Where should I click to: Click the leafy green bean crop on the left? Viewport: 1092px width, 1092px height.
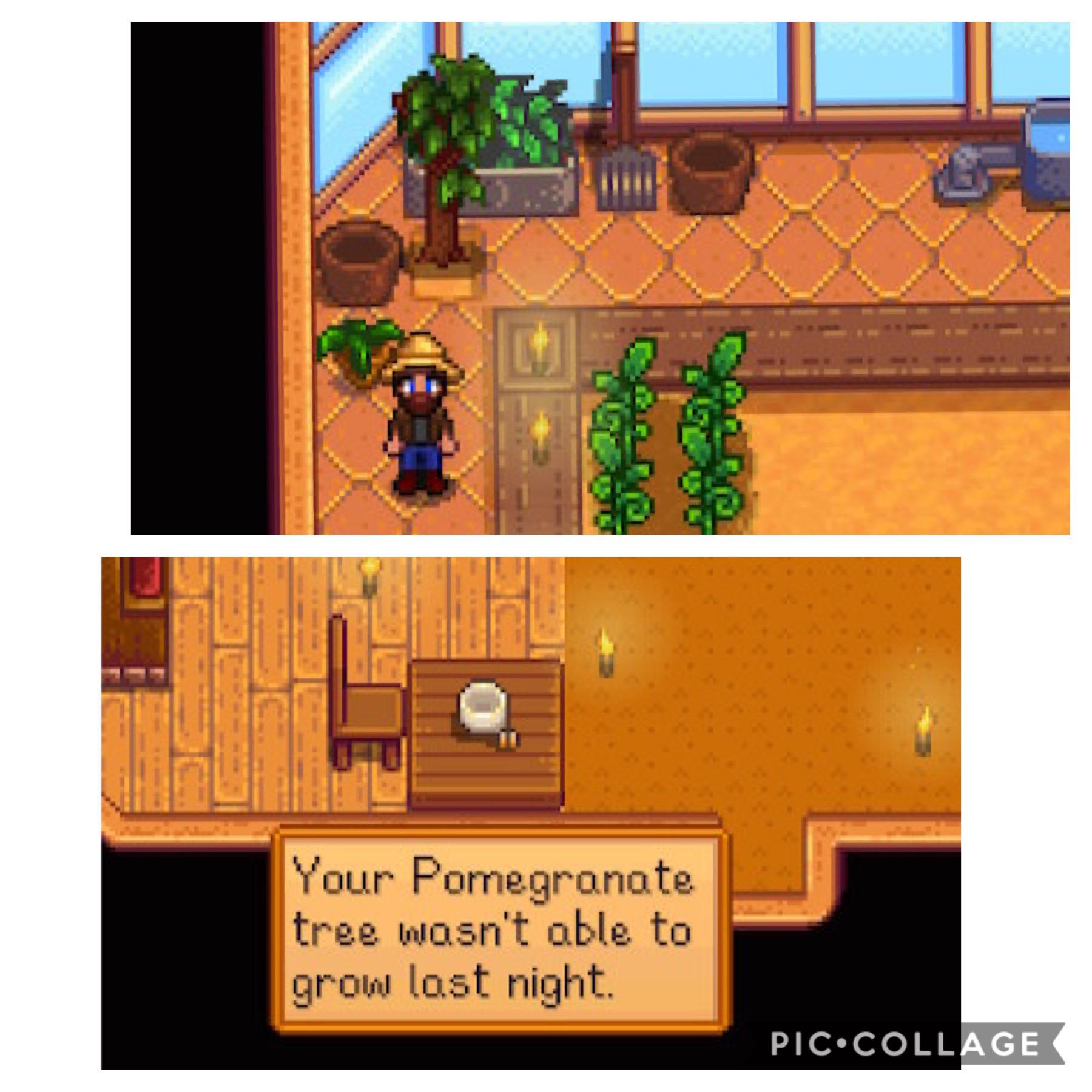point(619,437)
